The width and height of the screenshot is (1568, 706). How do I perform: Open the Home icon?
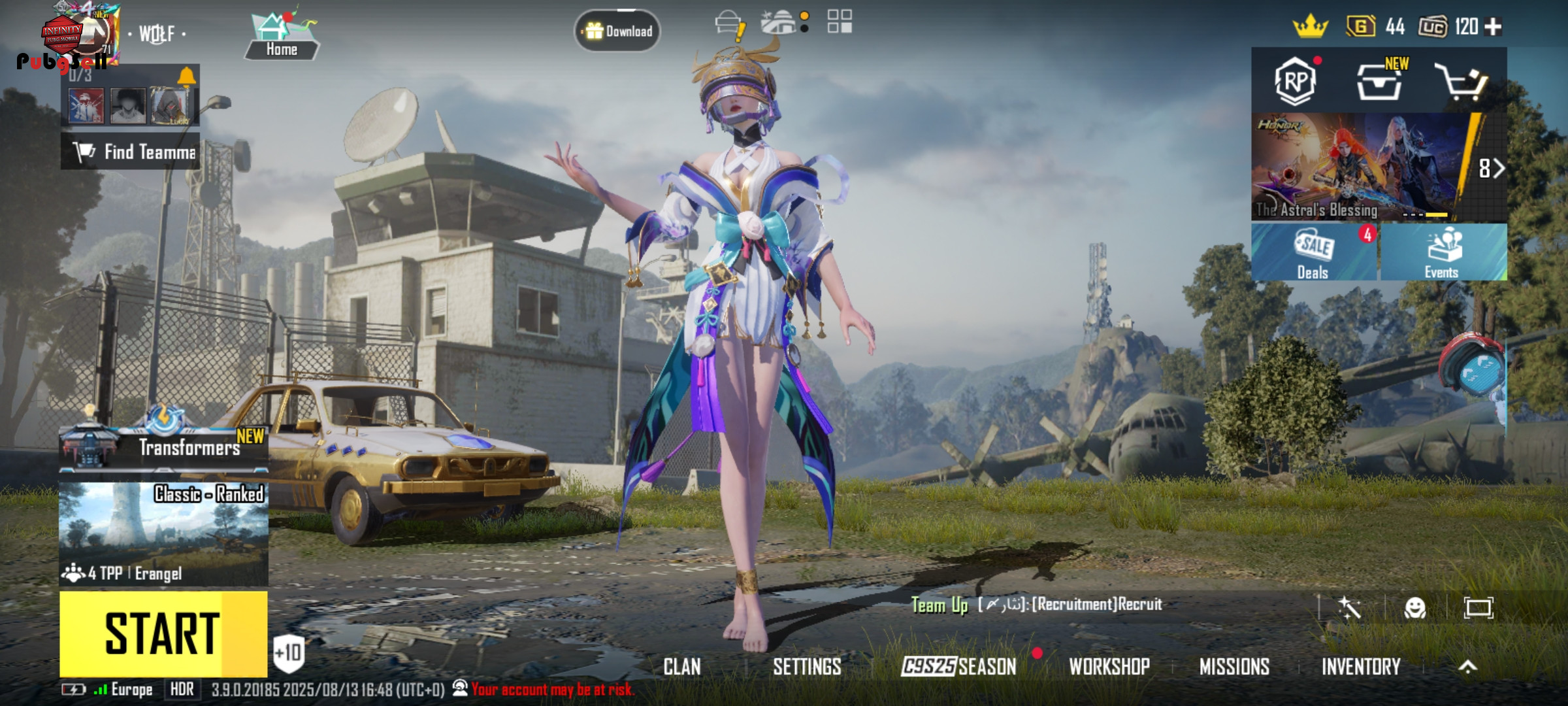(x=282, y=37)
